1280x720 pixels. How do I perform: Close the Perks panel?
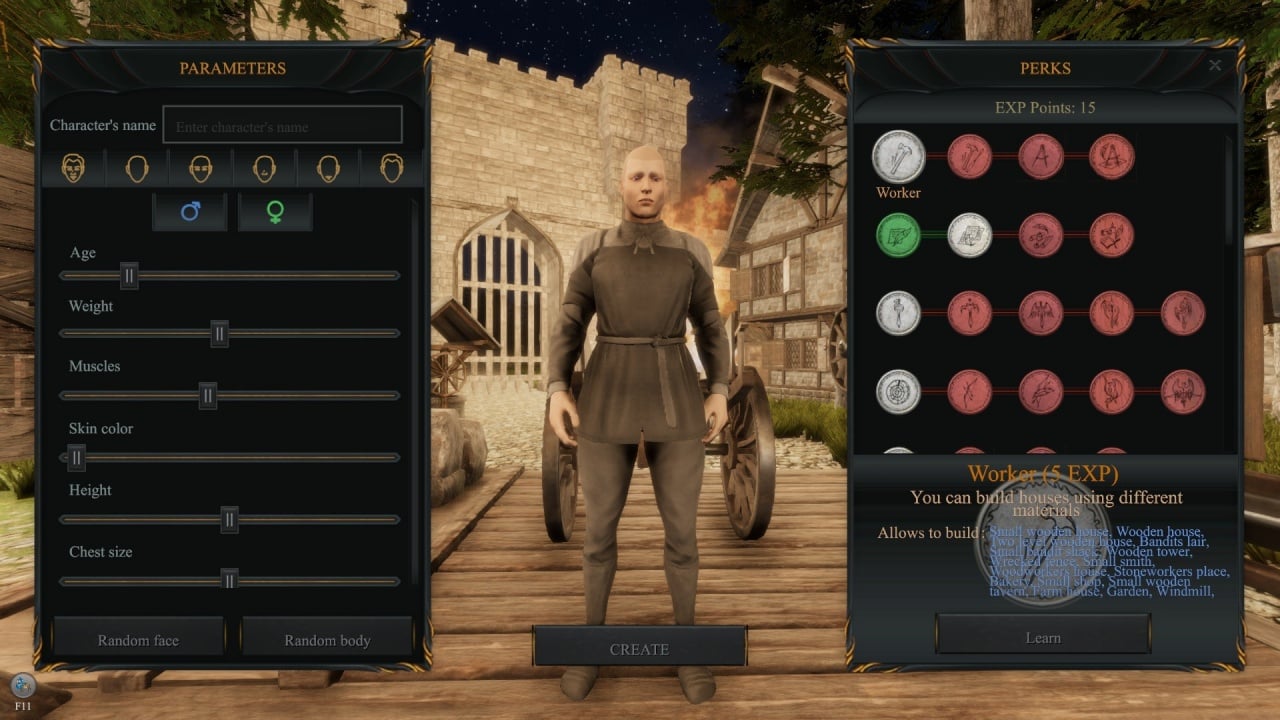pos(1215,66)
